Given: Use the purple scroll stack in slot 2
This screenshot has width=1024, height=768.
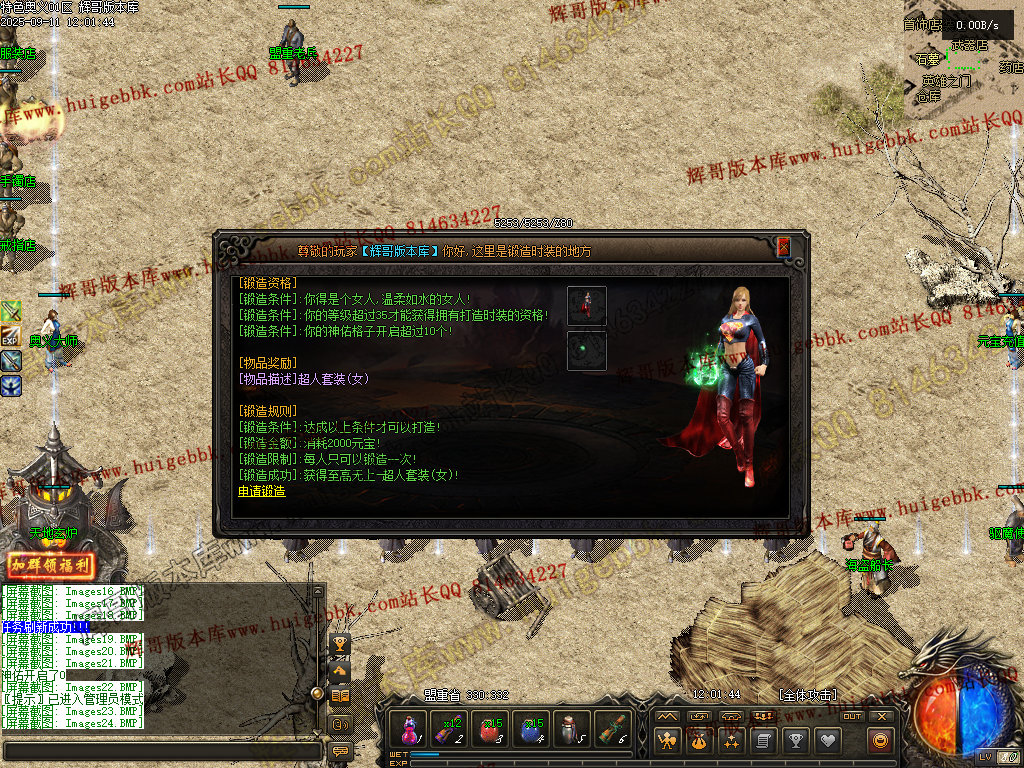Looking at the screenshot, I should 450,729.
